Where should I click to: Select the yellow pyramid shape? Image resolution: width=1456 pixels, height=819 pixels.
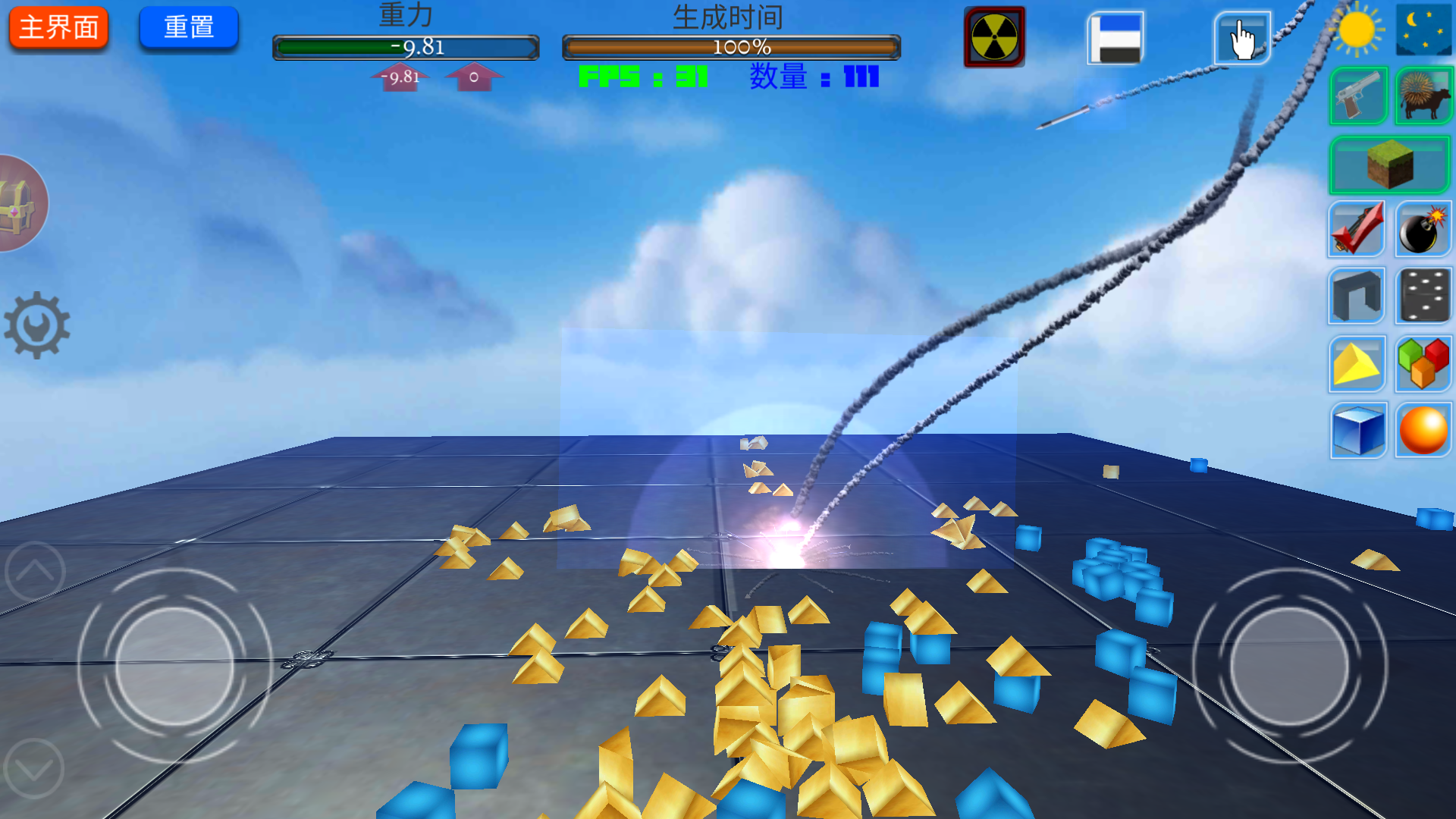coord(1357,363)
